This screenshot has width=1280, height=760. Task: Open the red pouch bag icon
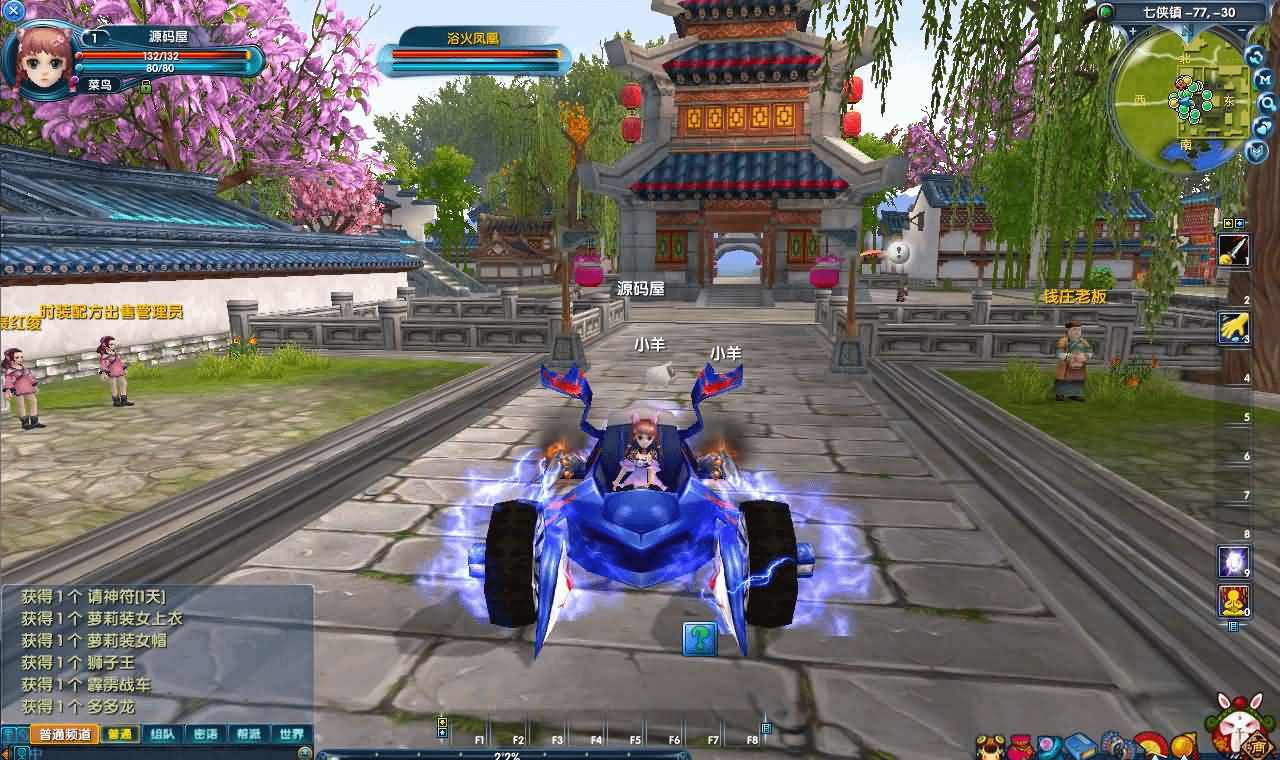point(1021,746)
